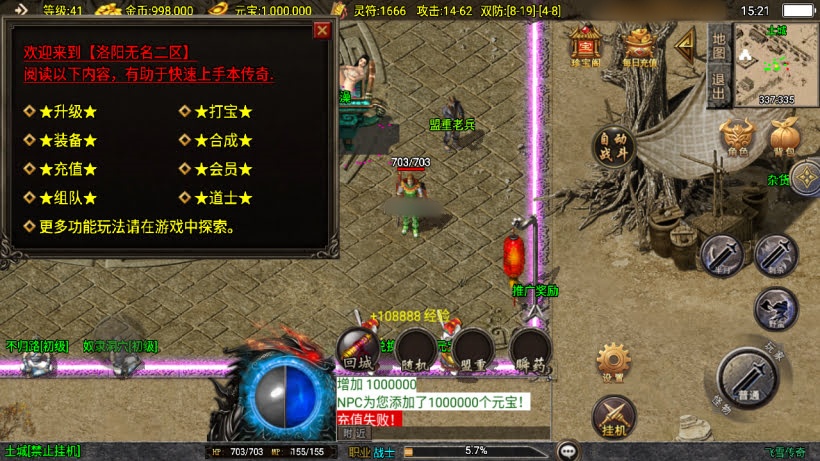Open the ★升级★ guide entry
820x461 pixels.
(68, 111)
